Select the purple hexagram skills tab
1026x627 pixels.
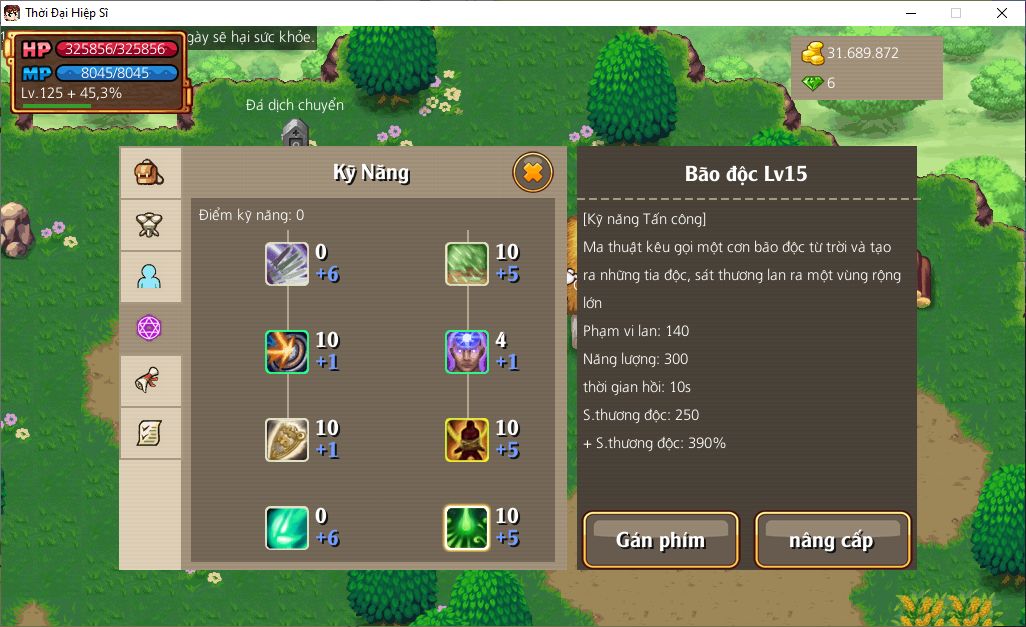click(150, 328)
